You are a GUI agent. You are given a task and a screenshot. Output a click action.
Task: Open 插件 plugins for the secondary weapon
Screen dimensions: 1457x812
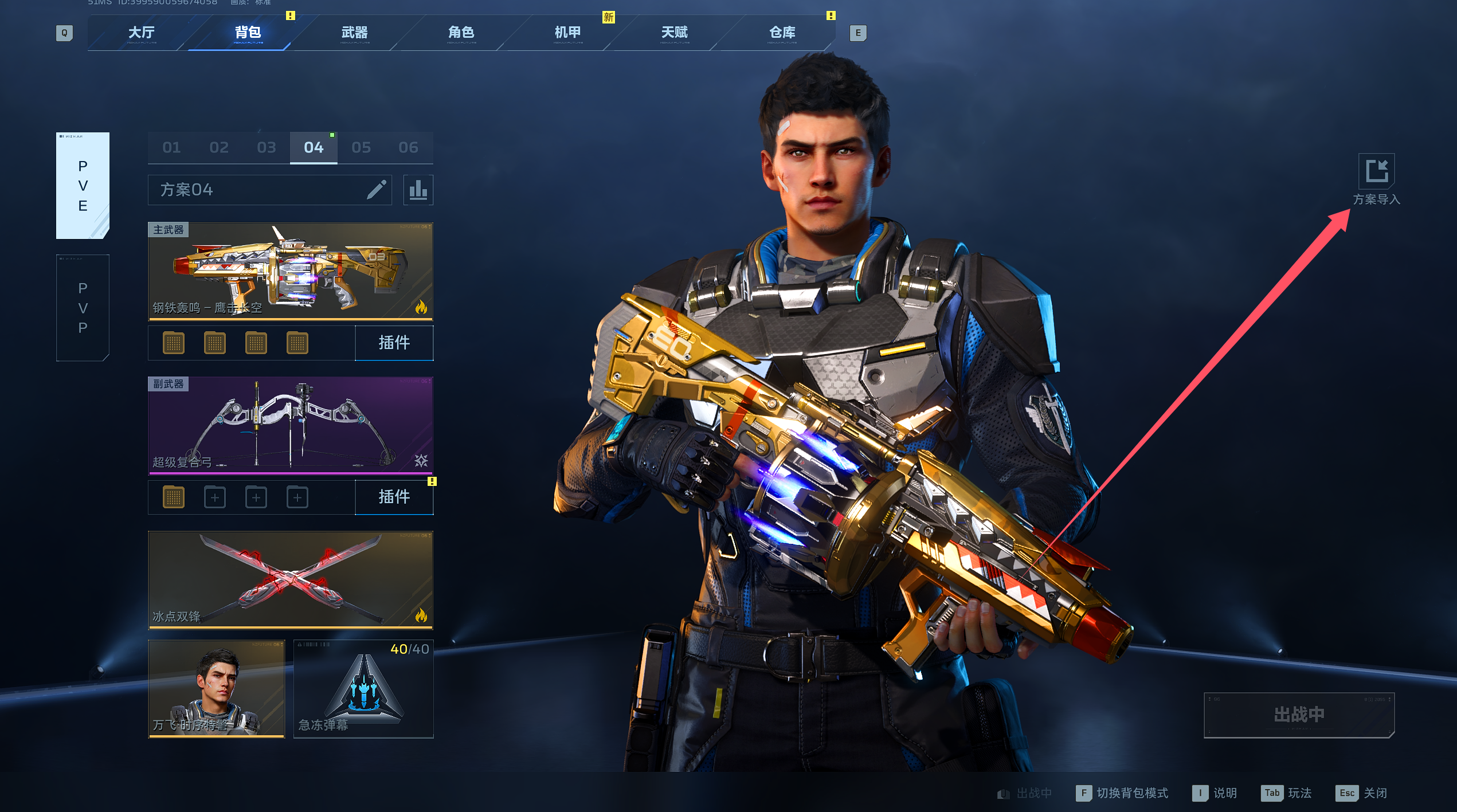click(394, 497)
